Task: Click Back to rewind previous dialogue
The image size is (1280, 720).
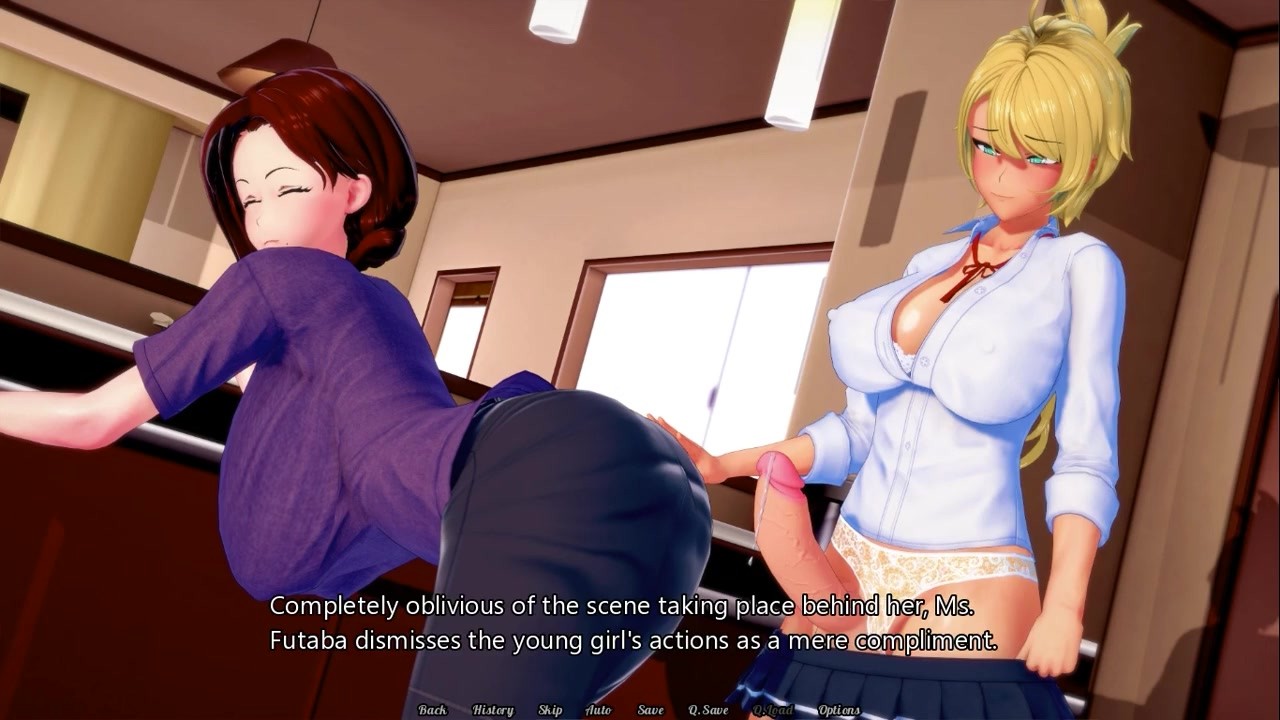Action: coord(432,709)
